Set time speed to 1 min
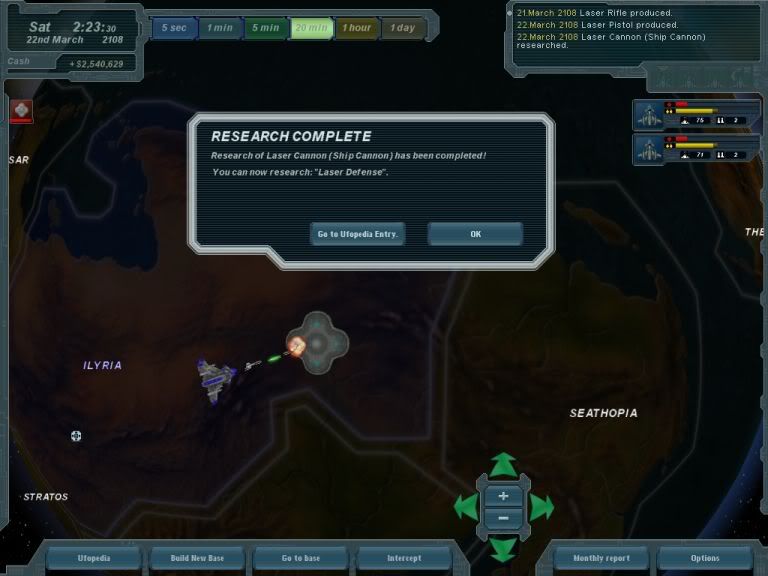768x576 pixels. click(x=219, y=28)
